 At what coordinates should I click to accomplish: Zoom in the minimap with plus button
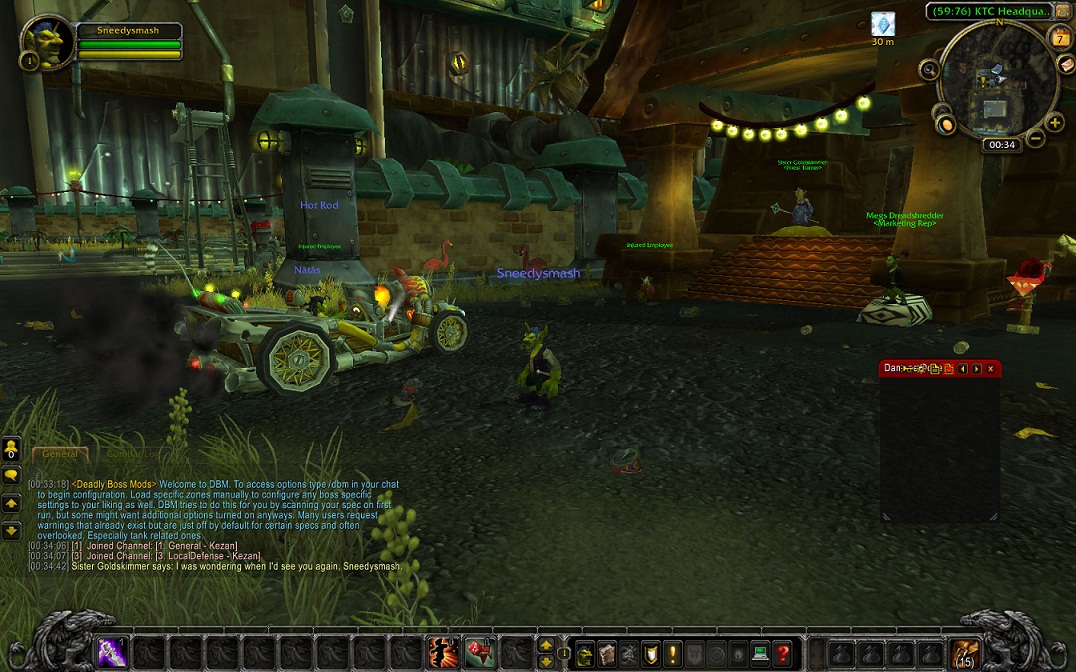1055,124
